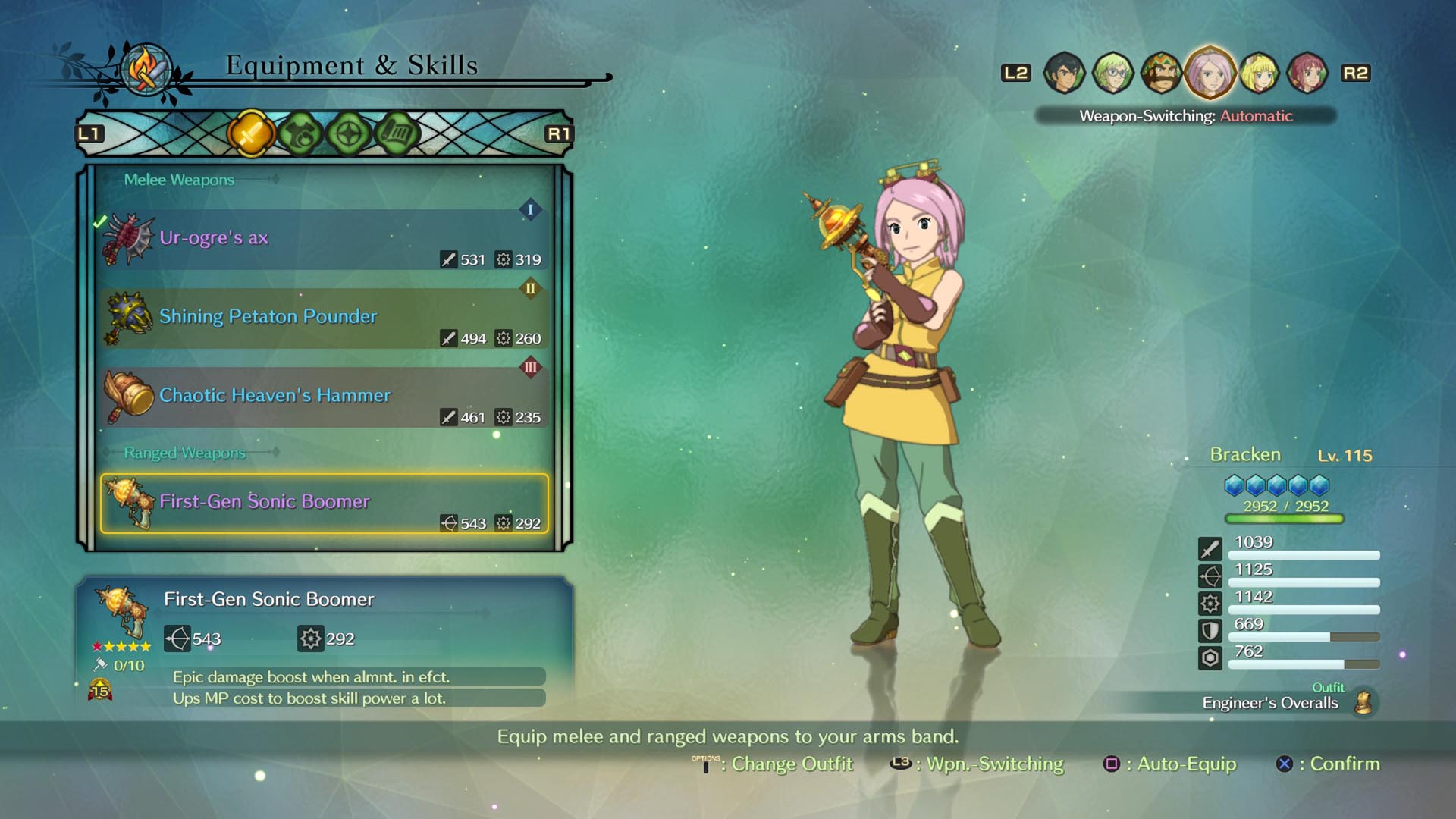1456x819 pixels.
Task: Select the dark-haired boy's portrait
Action: point(1064,73)
